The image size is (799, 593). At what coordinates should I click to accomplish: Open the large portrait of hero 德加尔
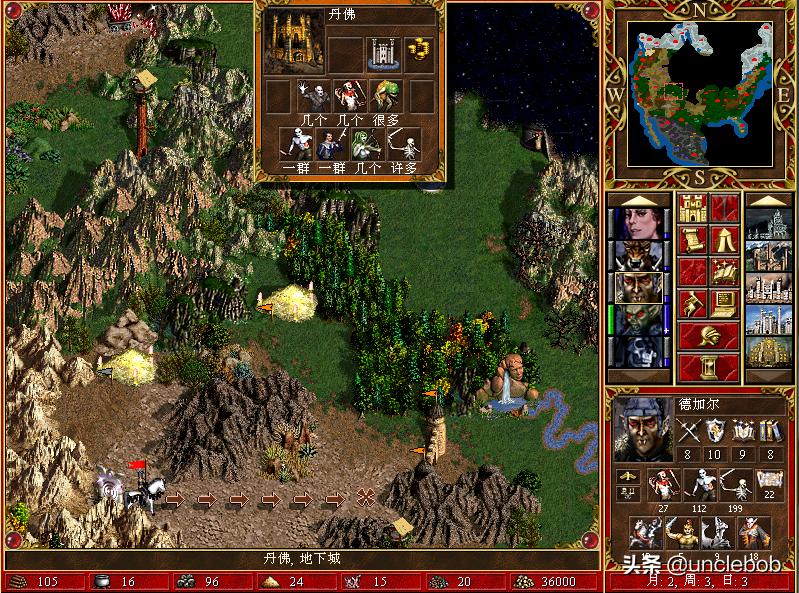(640, 427)
